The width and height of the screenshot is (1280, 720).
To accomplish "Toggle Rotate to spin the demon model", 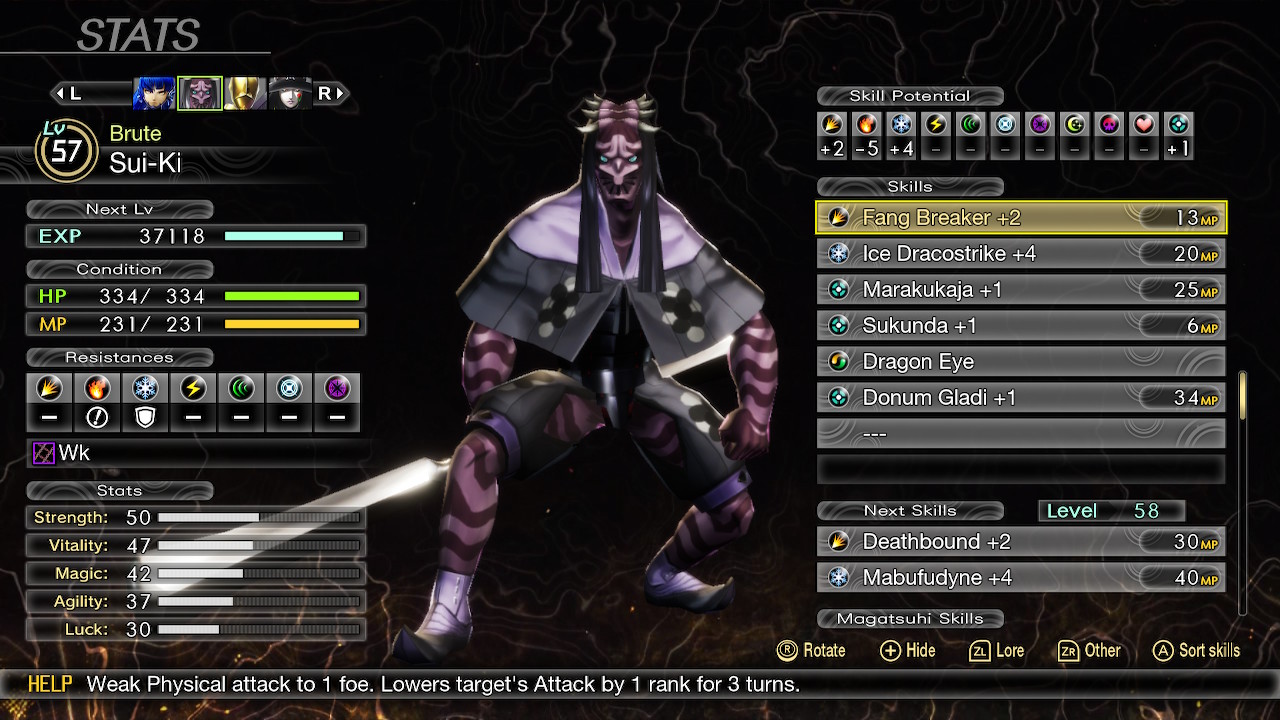I will click(812, 651).
